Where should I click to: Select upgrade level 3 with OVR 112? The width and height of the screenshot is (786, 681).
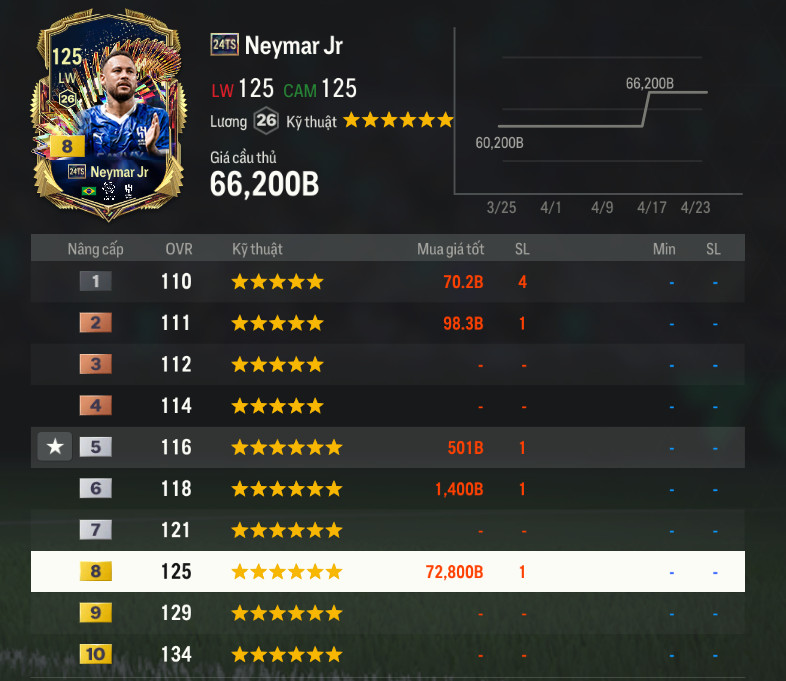pos(387,364)
